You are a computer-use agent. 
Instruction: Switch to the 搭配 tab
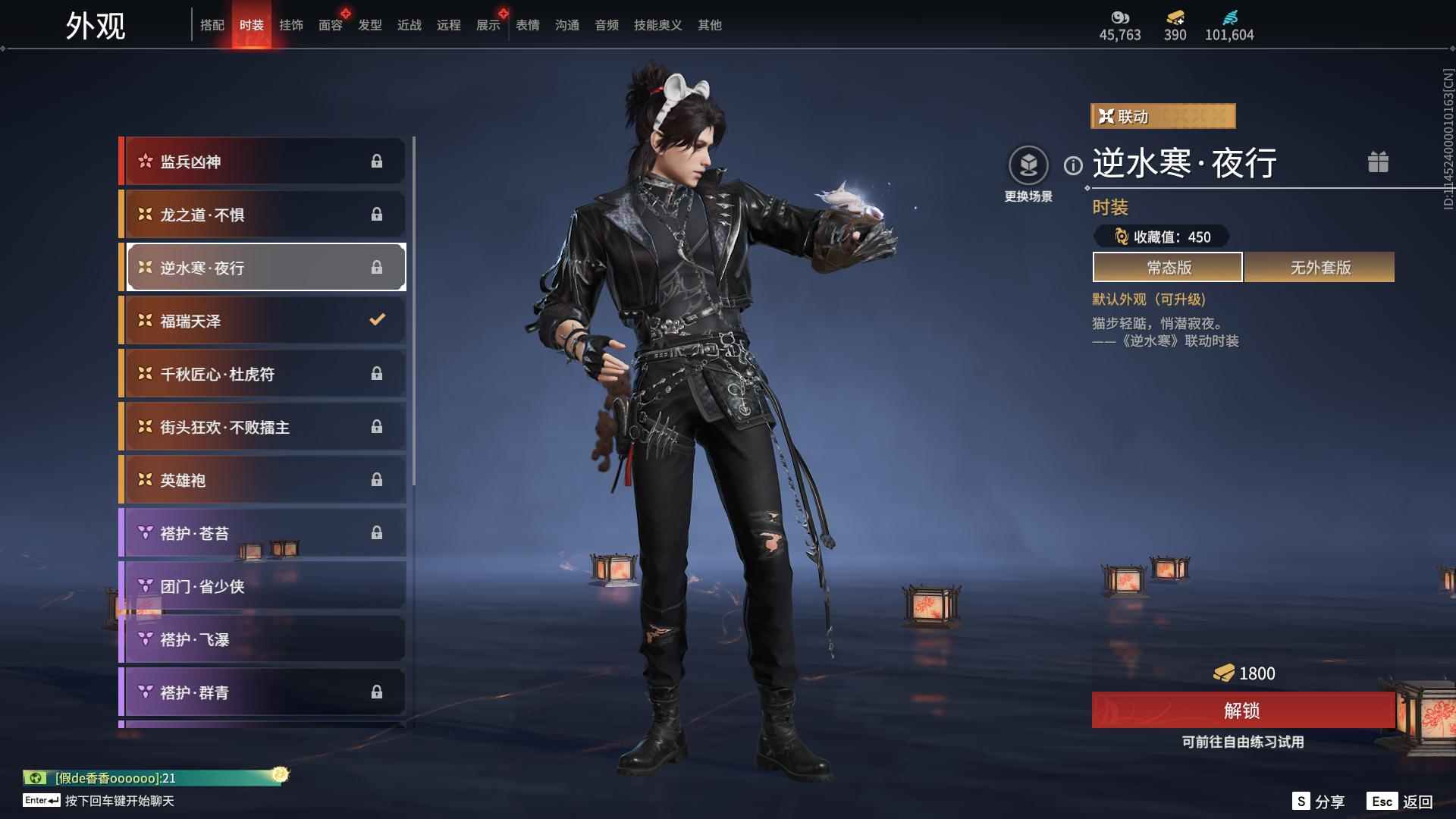(x=212, y=25)
